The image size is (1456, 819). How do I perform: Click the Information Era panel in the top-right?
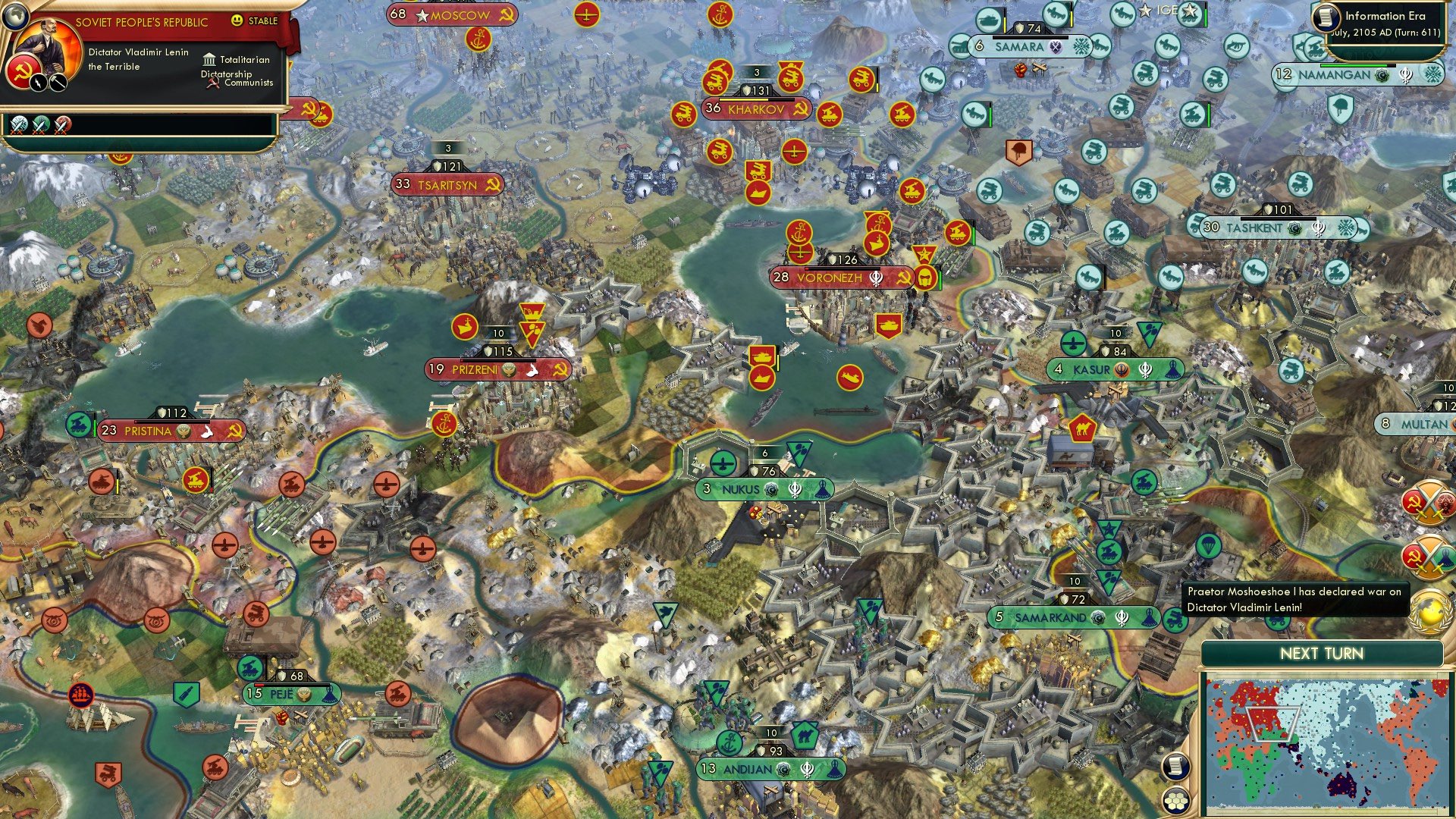pos(1395,20)
